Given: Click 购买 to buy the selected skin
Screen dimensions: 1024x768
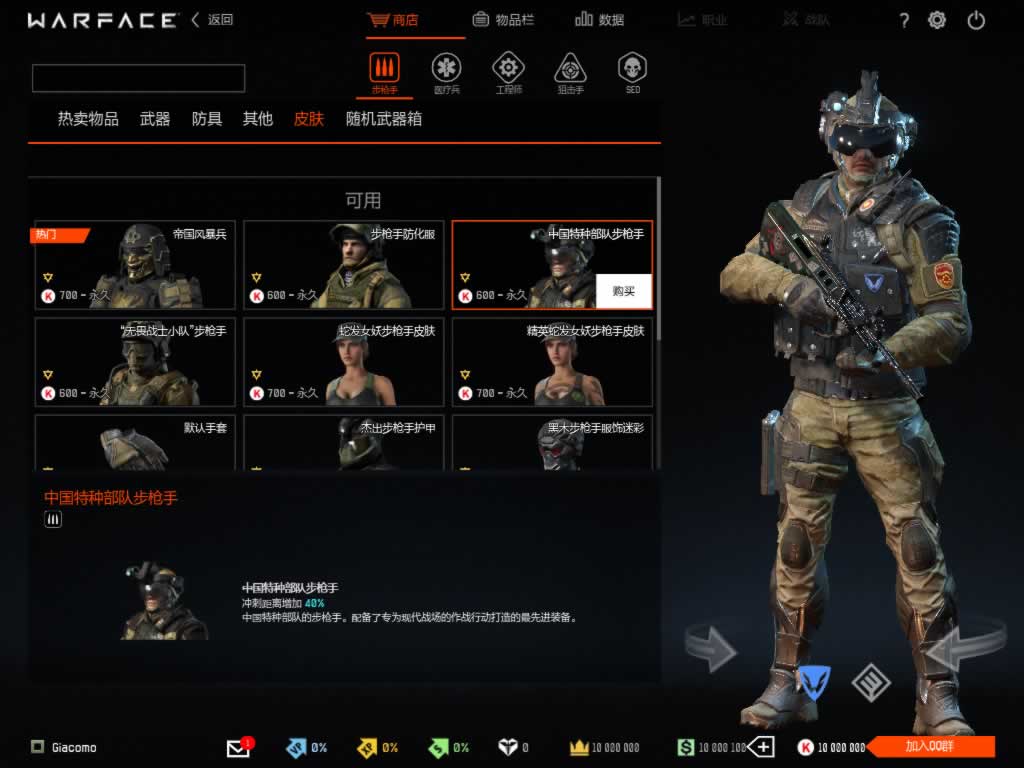Looking at the screenshot, I should click(624, 291).
